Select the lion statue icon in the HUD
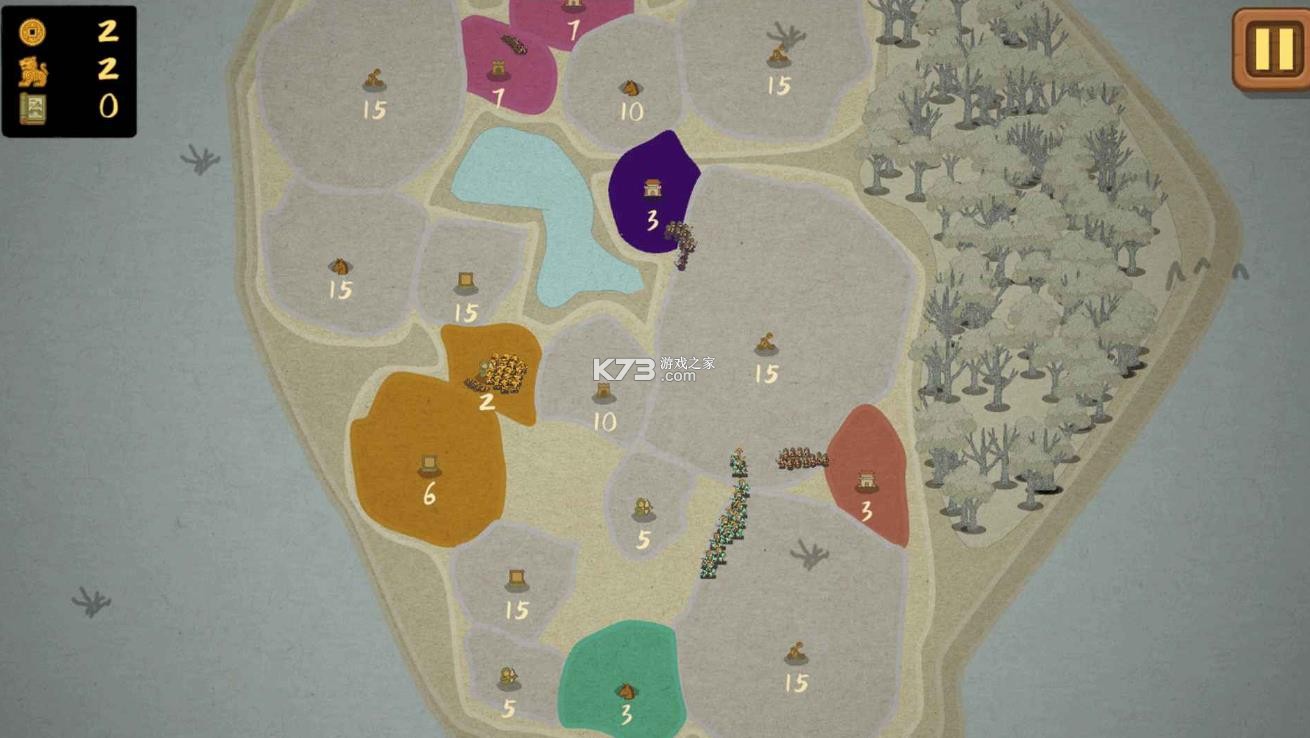This screenshot has width=1310, height=738. click(34, 72)
